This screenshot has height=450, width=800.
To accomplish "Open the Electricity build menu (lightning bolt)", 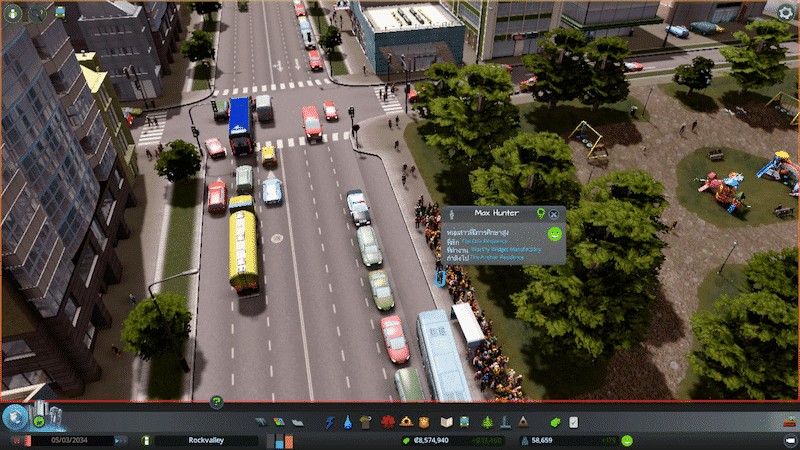I will [330, 422].
